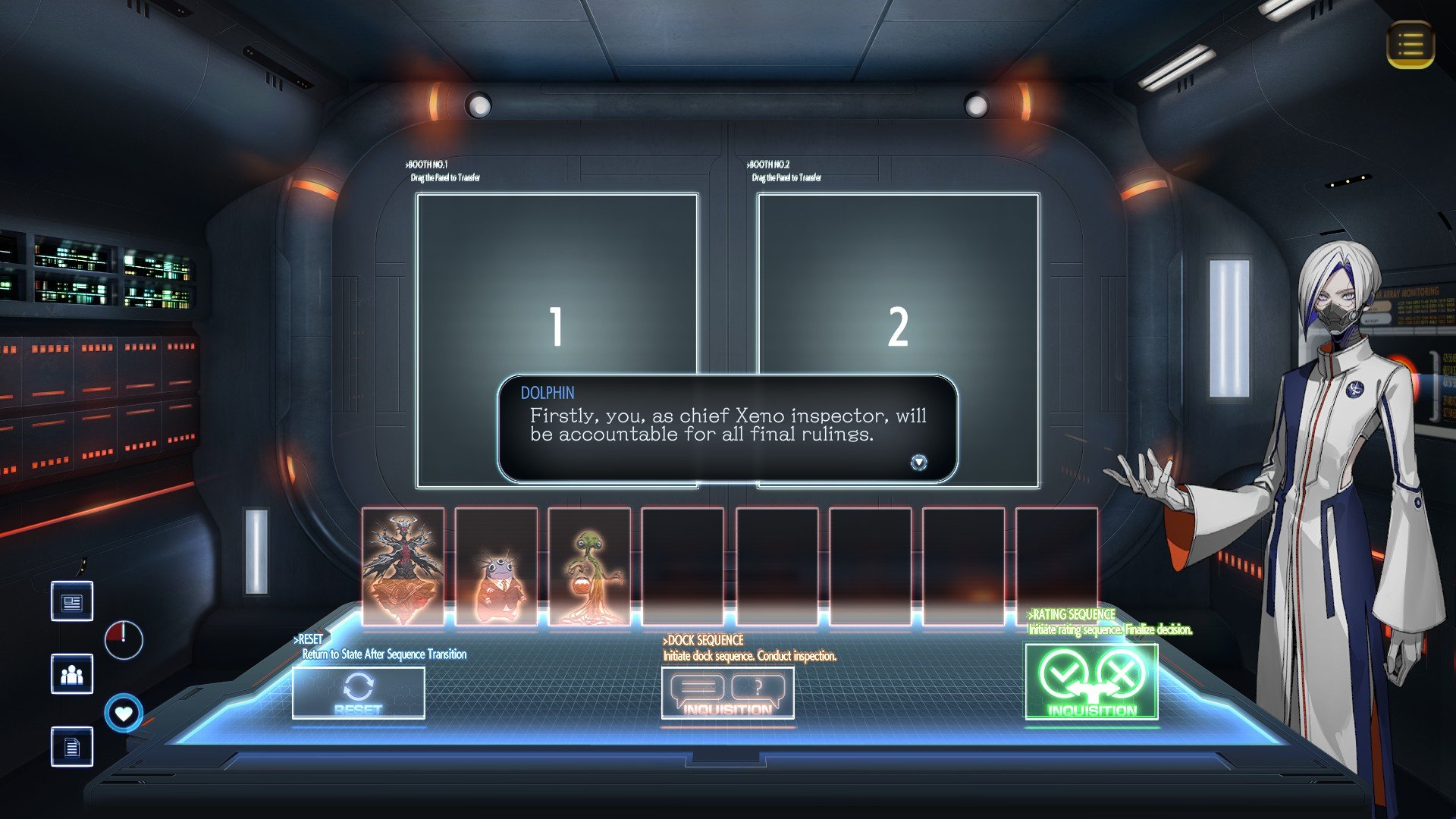The height and width of the screenshot is (819, 1456).
Task: Open the document log icon
Action: pyautogui.click(x=72, y=747)
